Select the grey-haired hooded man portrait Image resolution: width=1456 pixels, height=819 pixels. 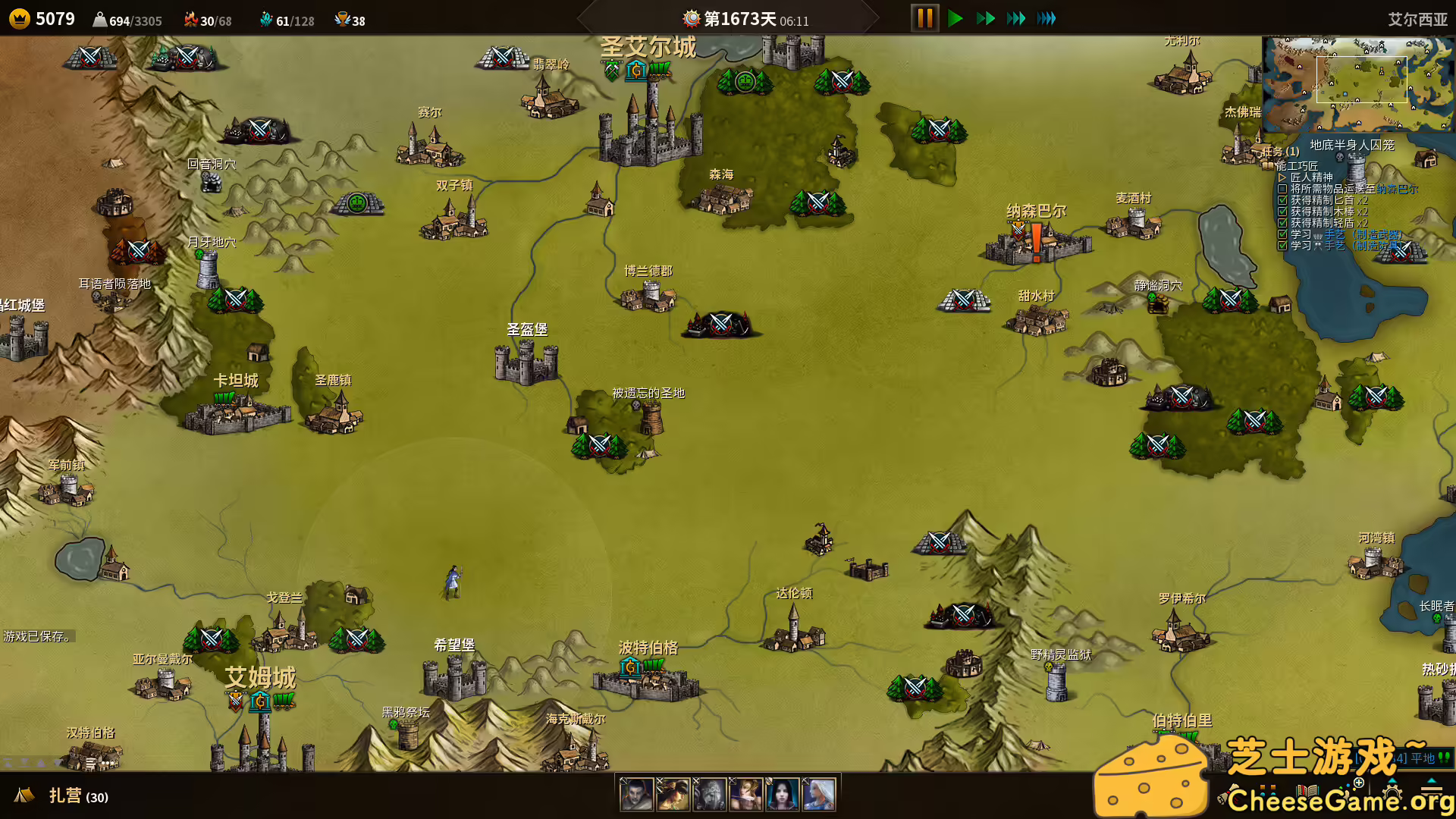(x=636, y=794)
